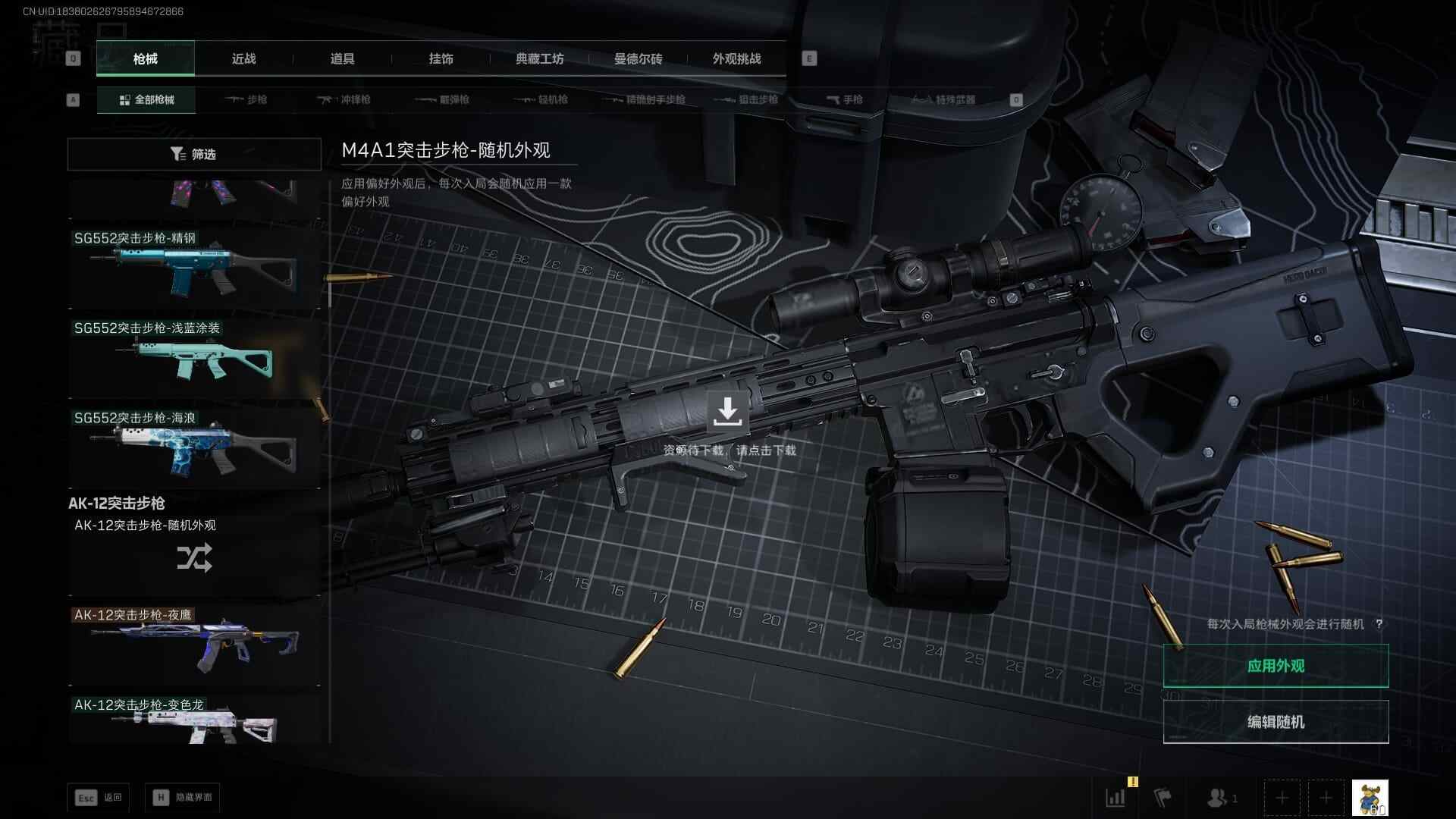This screenshot has width=1456, height=819.
Task: Filter by 步枪 rifles category
Action: tap(246, 99)
